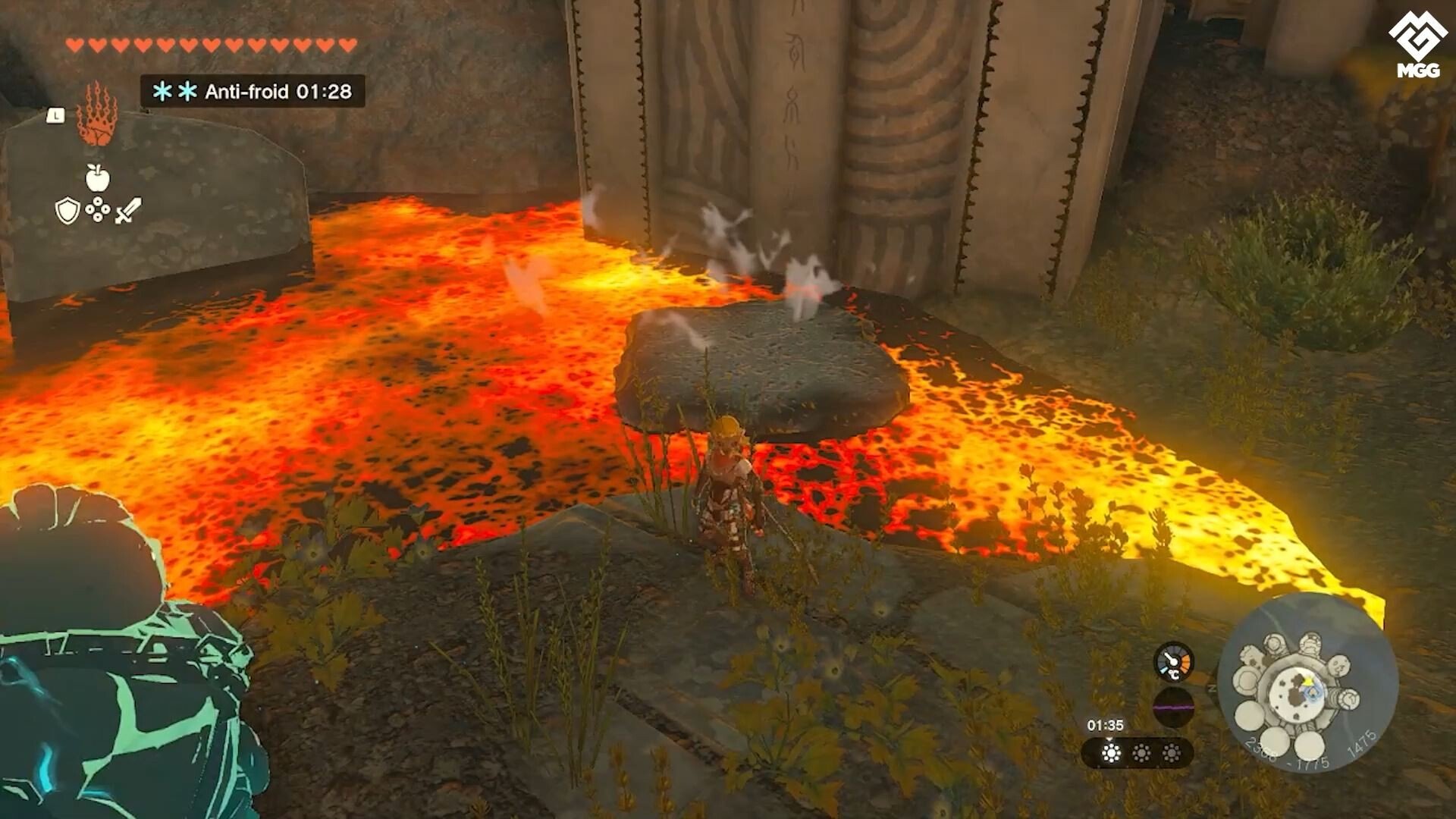This screenshot has width=1456, height=819.
Task: Activate the Ultrahand ability hand icon
Action: point(96,115)
